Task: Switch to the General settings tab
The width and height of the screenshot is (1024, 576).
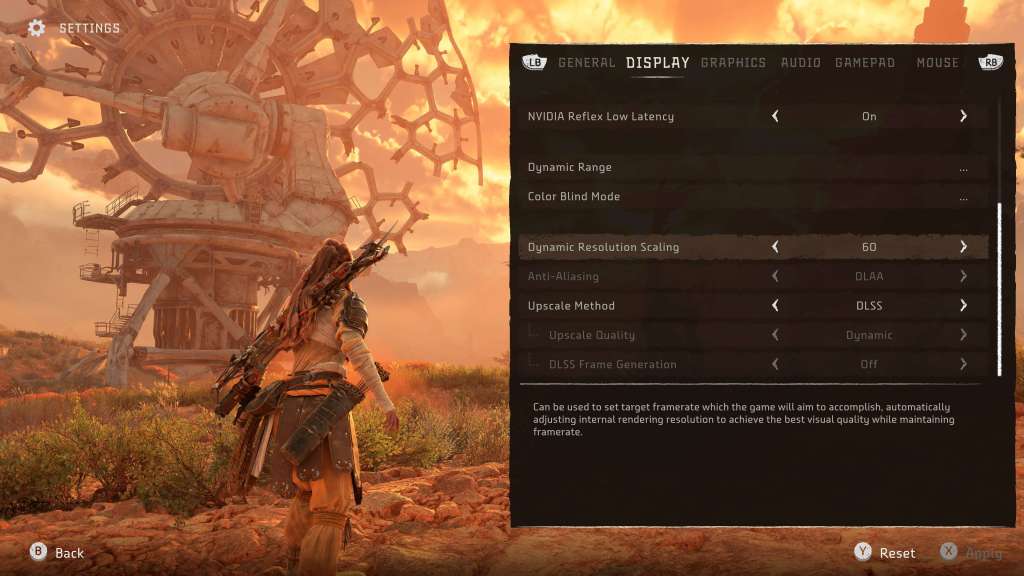Action: 586,62
